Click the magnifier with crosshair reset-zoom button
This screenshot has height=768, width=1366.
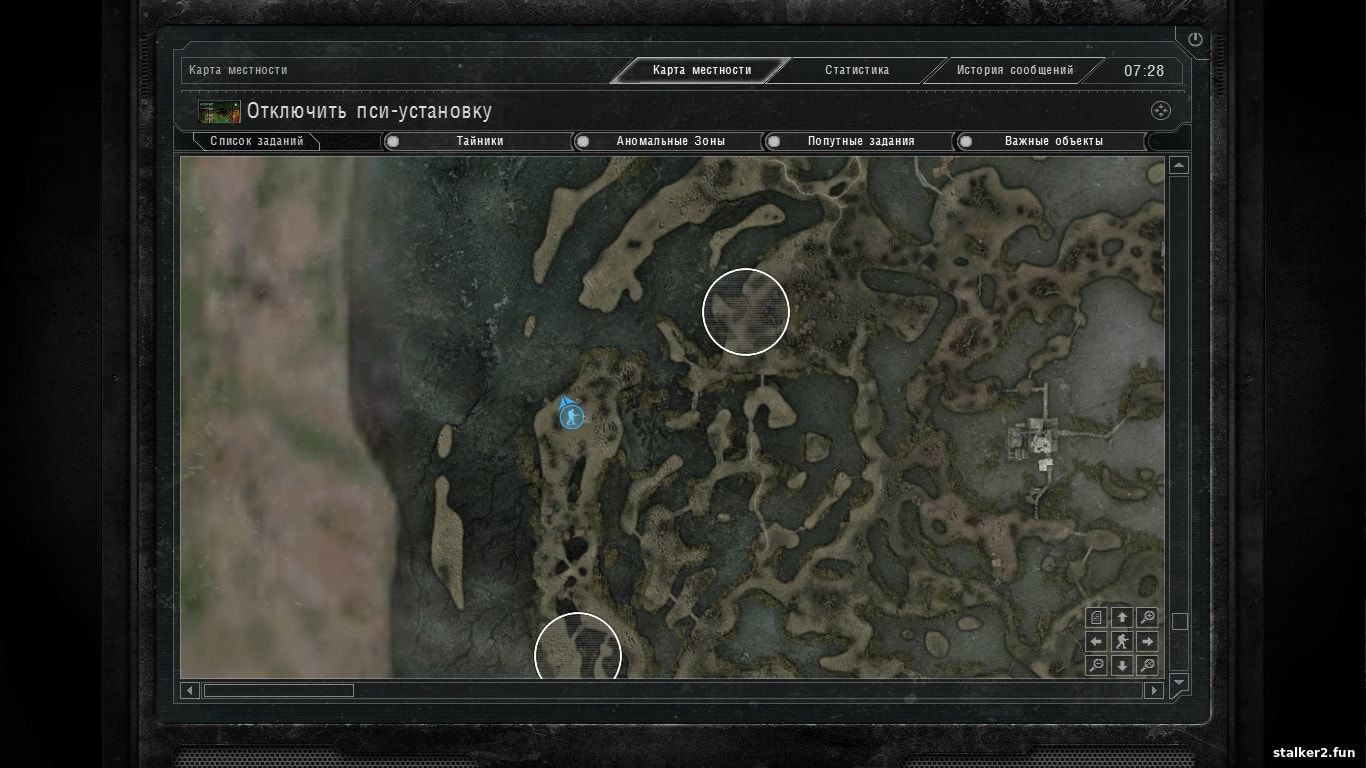(1148, 665)
